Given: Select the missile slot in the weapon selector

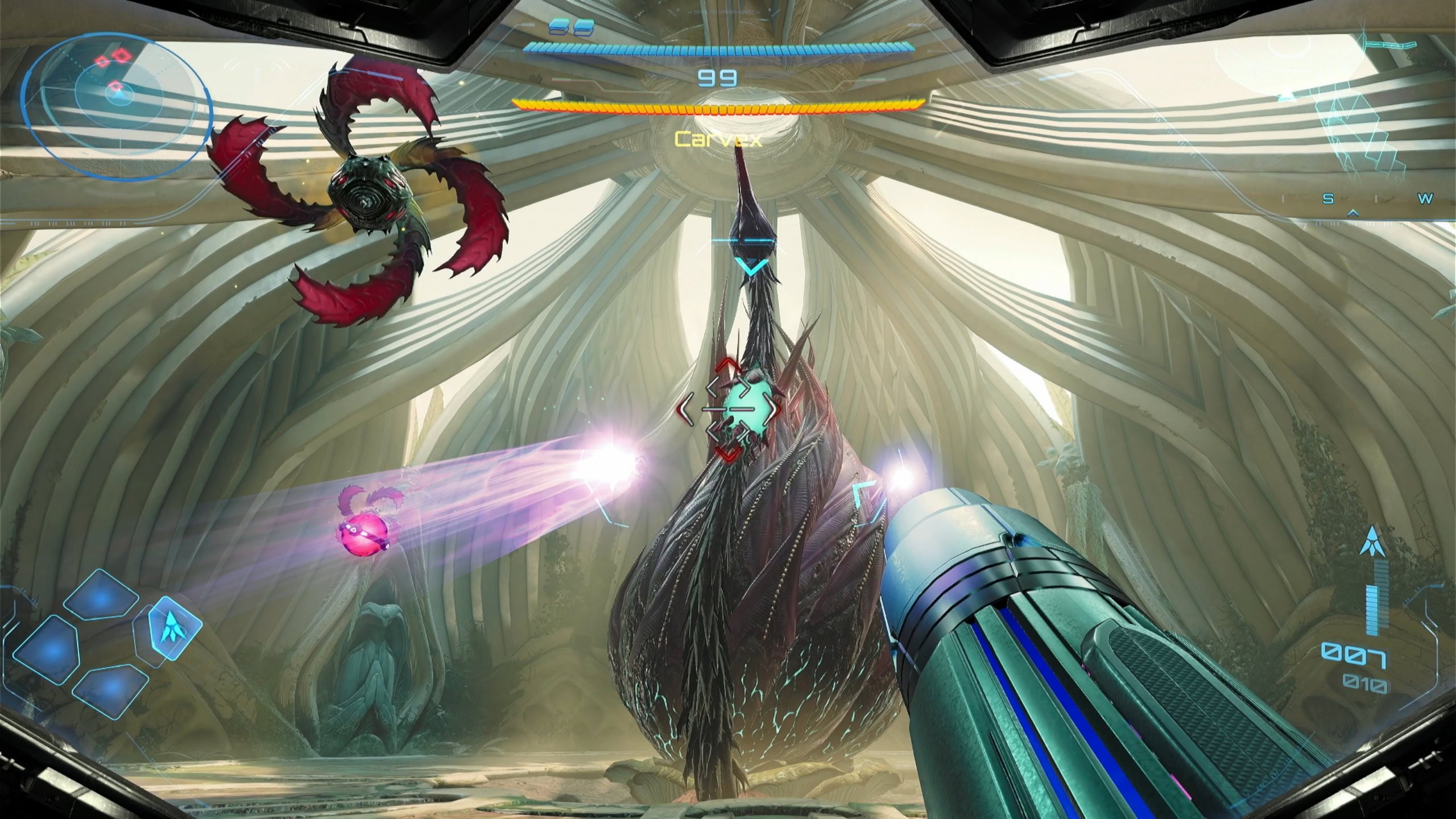Looking at the screenshot, I should (175, 627).
